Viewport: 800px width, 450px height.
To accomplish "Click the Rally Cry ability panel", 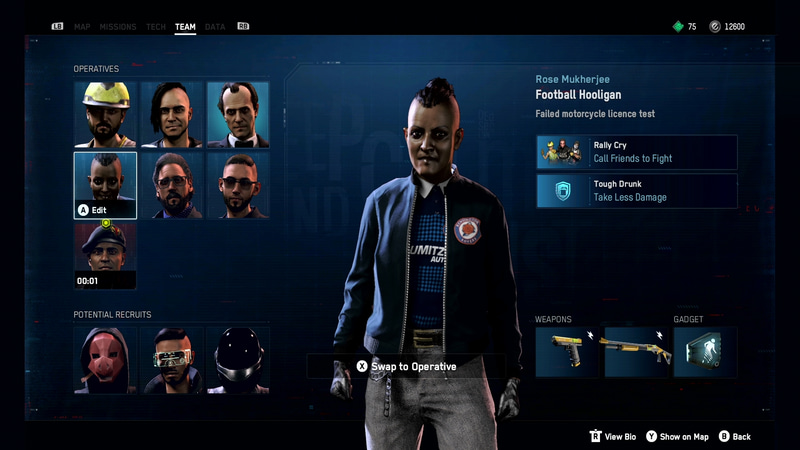I will (x=637, y=152).
